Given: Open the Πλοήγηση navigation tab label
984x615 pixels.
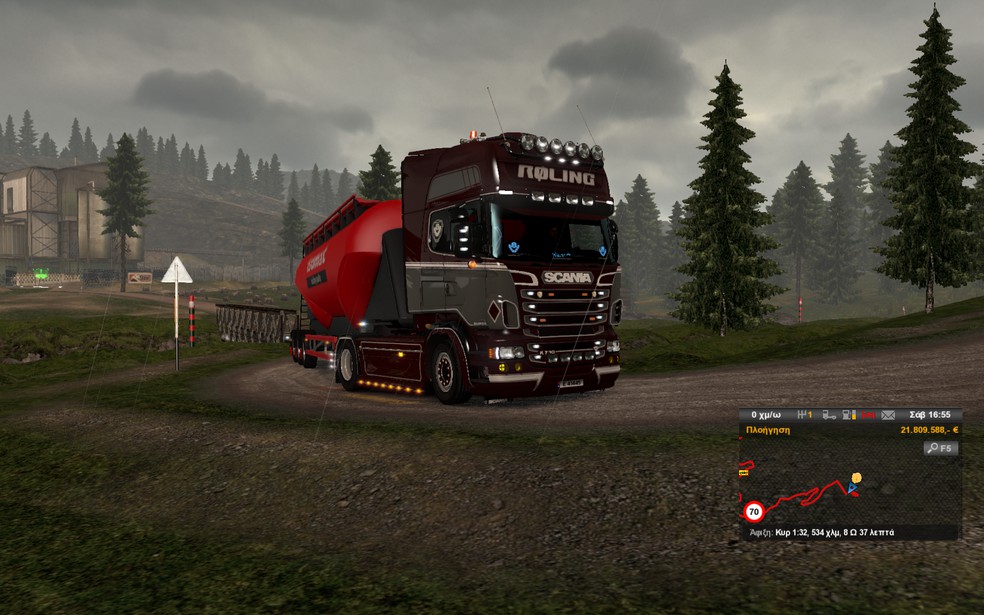Looking at the screenshot, I should click(768, 430).
